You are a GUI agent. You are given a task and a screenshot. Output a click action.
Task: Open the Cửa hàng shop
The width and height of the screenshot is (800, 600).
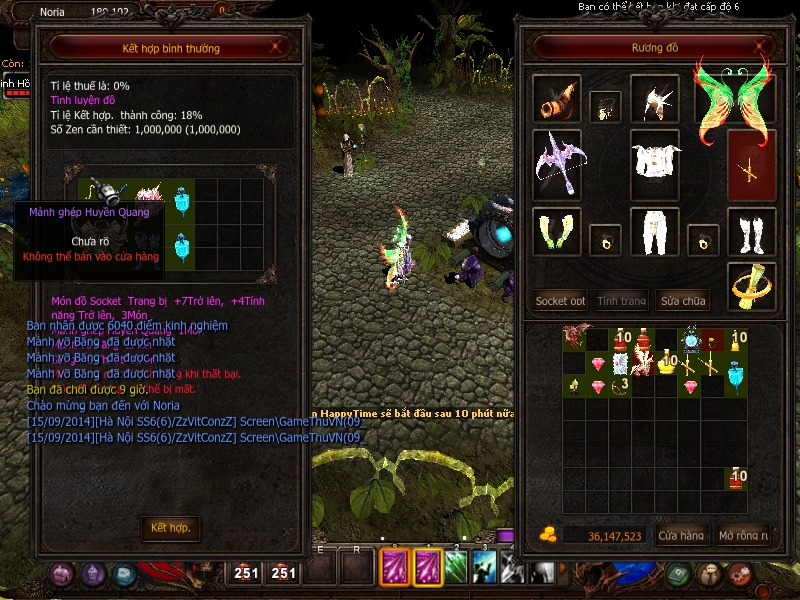pos(681,536)
